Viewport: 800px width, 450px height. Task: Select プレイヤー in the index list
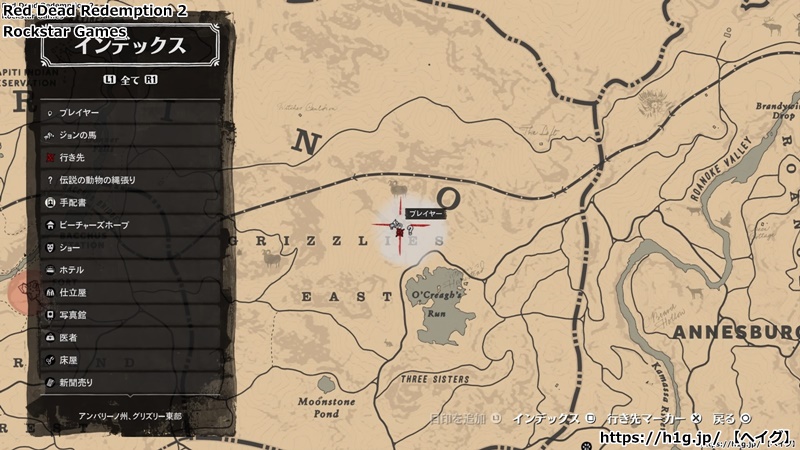[x=130, y=113]
